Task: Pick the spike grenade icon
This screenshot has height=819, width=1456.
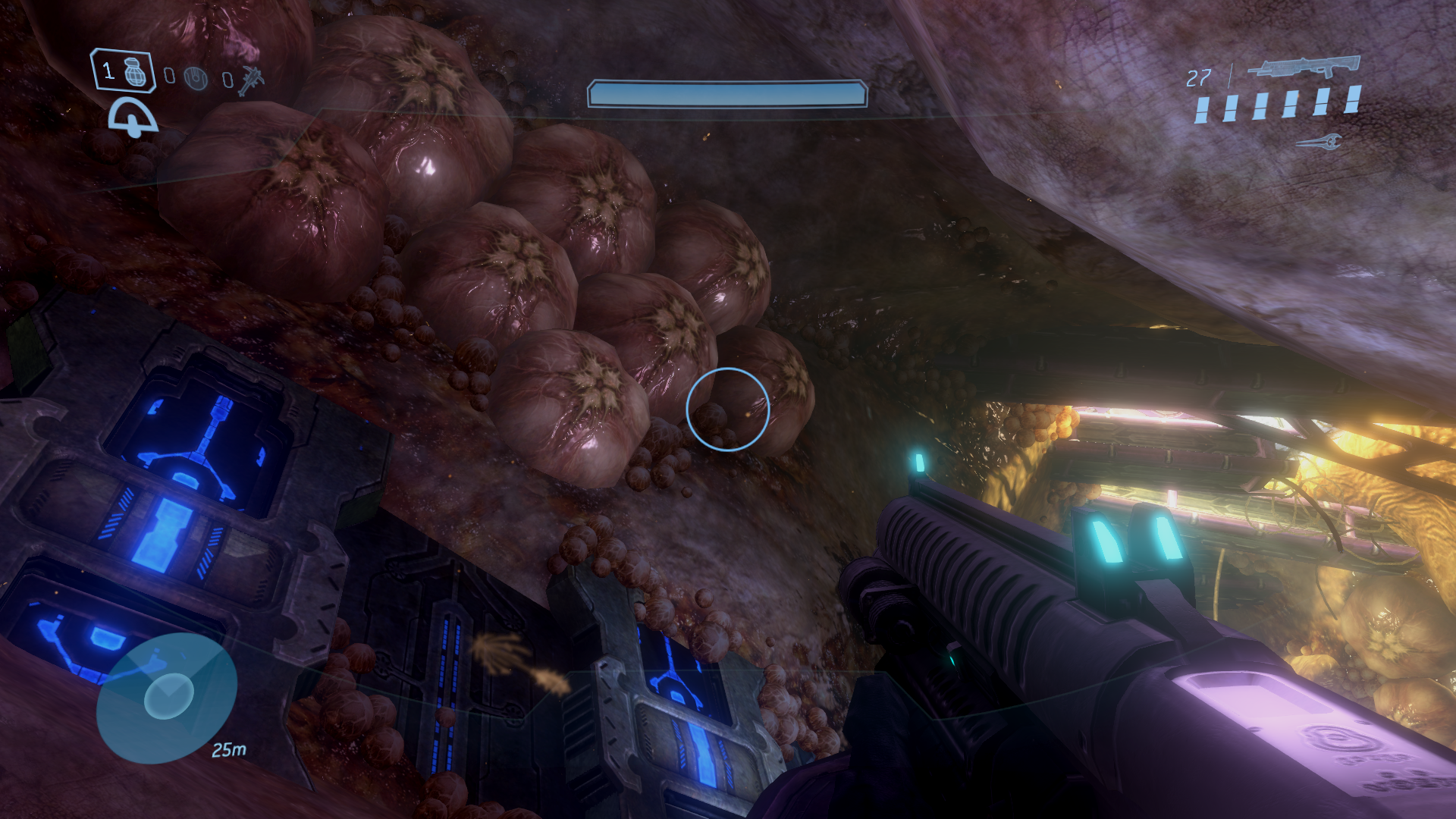Action: coord(251,80)
